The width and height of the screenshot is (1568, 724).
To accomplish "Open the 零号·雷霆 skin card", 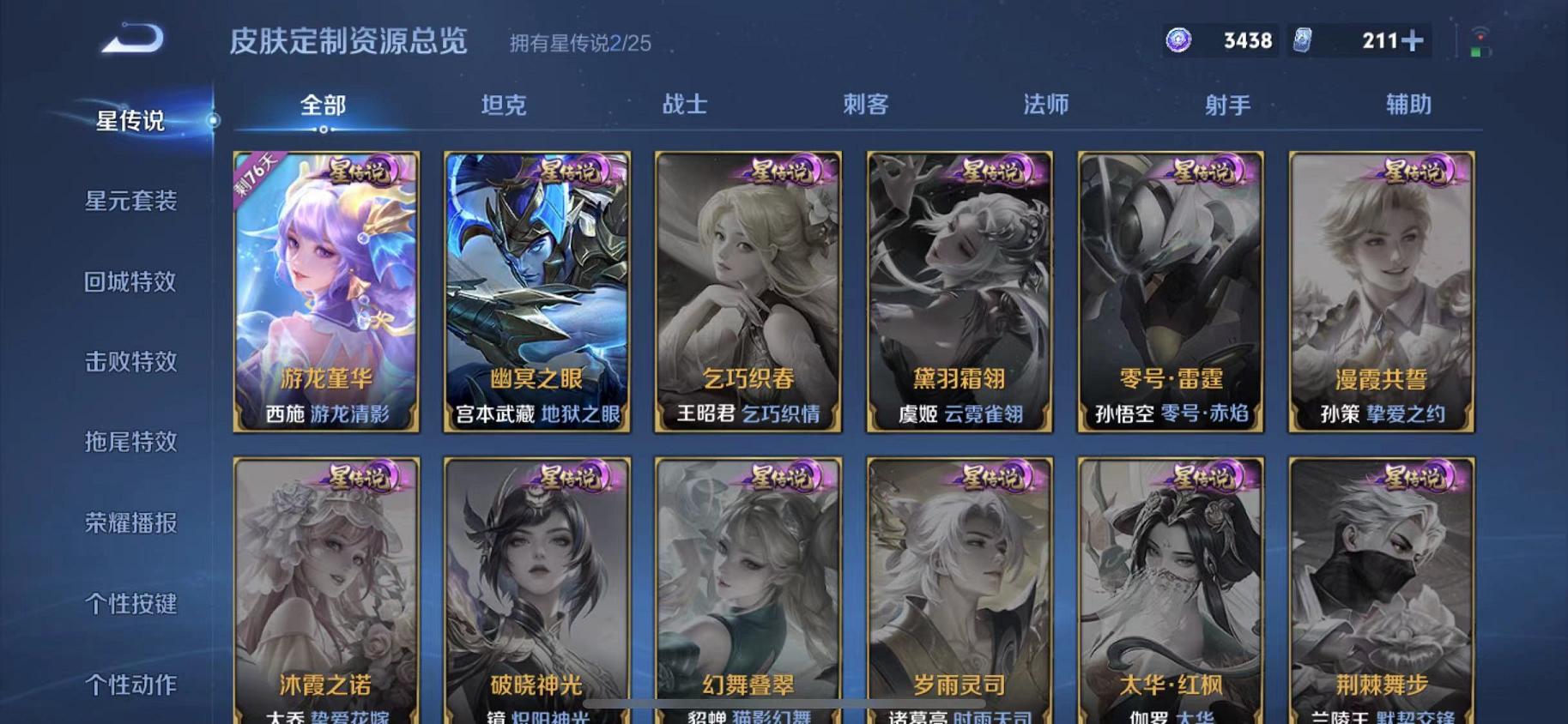I will click(x=1171, y=292).
